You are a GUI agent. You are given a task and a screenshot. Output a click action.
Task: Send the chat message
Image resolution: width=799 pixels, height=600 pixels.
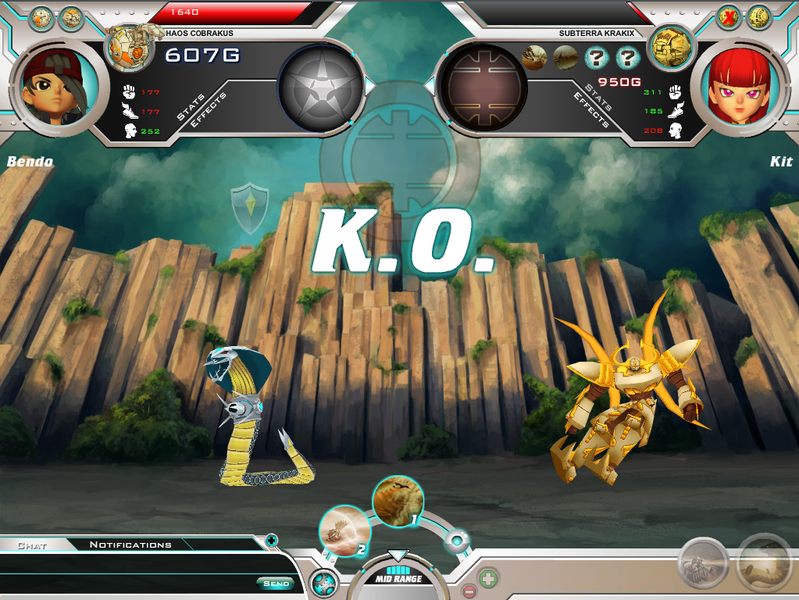coord(276,583)
